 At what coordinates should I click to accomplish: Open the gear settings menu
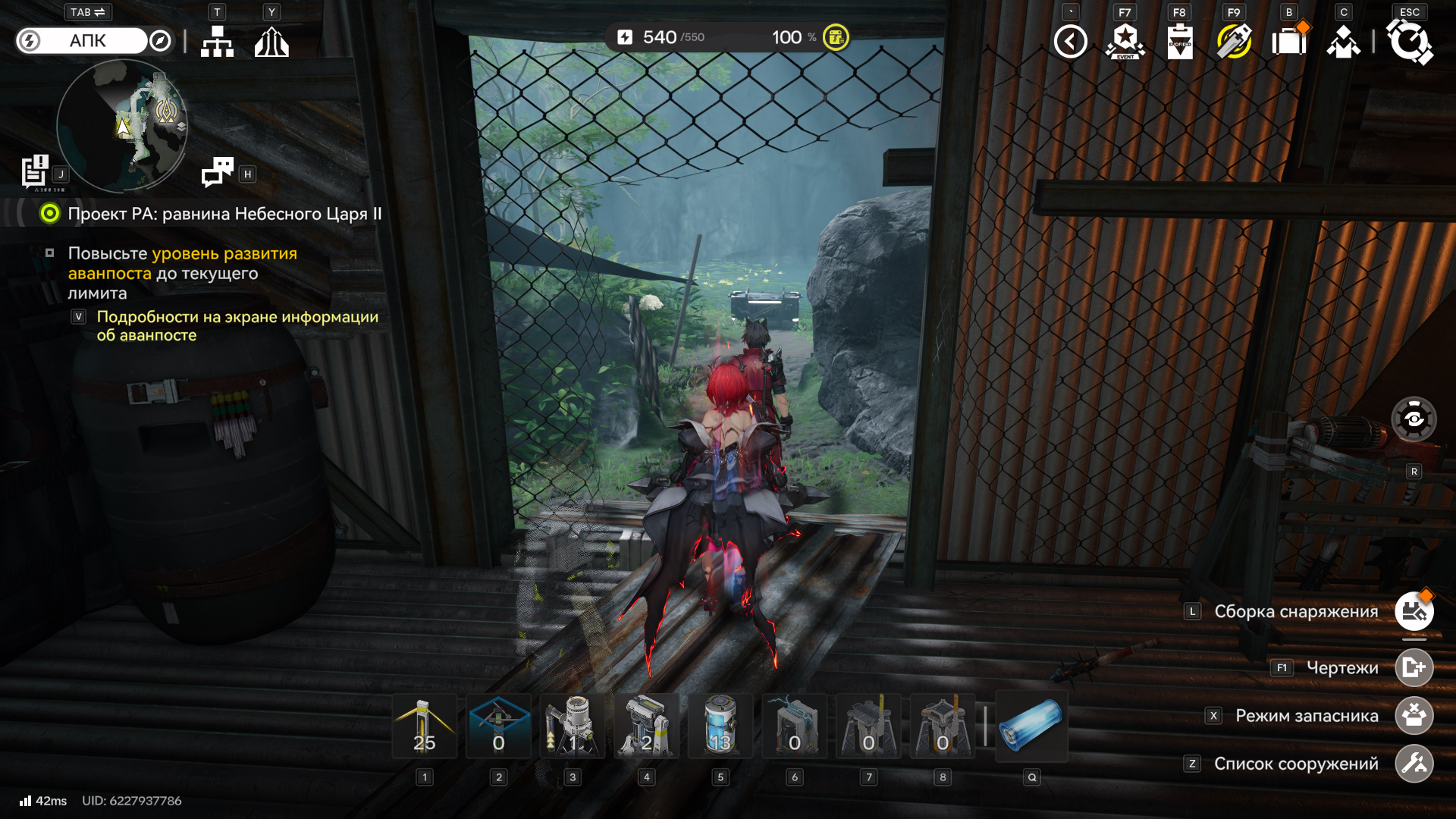point(1409,42)
